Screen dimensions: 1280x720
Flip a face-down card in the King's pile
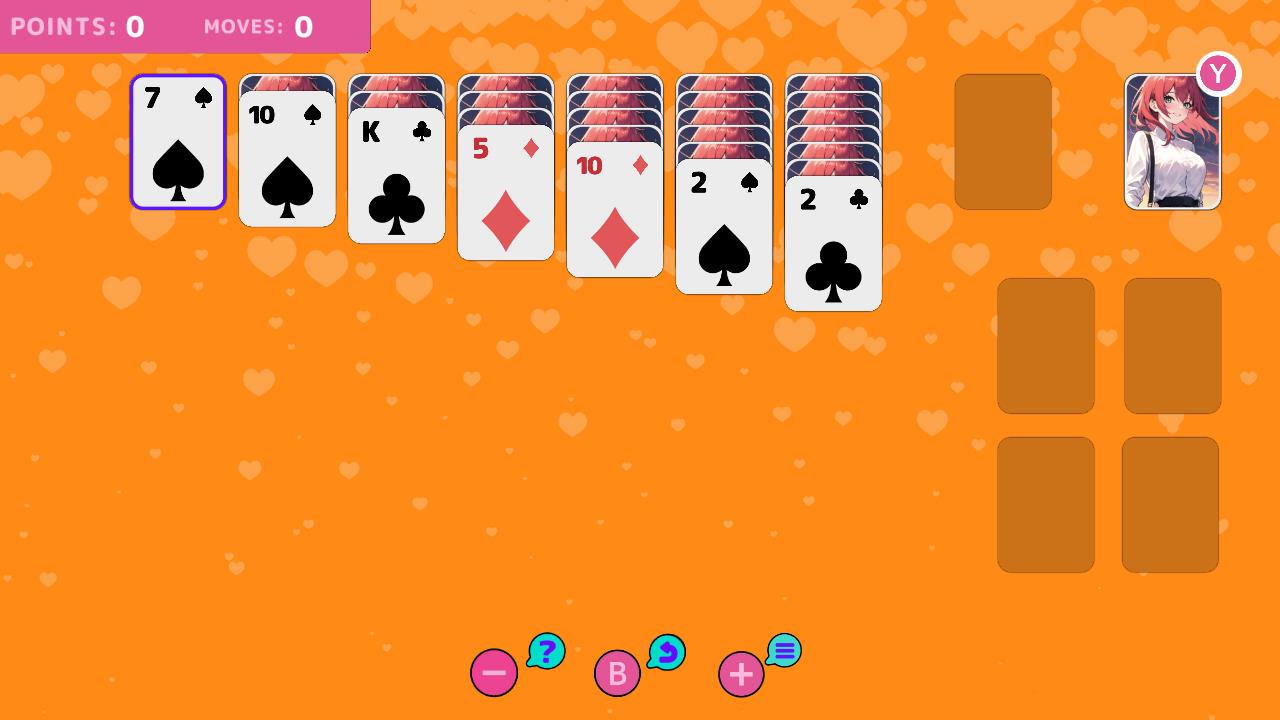coord(396,85)
